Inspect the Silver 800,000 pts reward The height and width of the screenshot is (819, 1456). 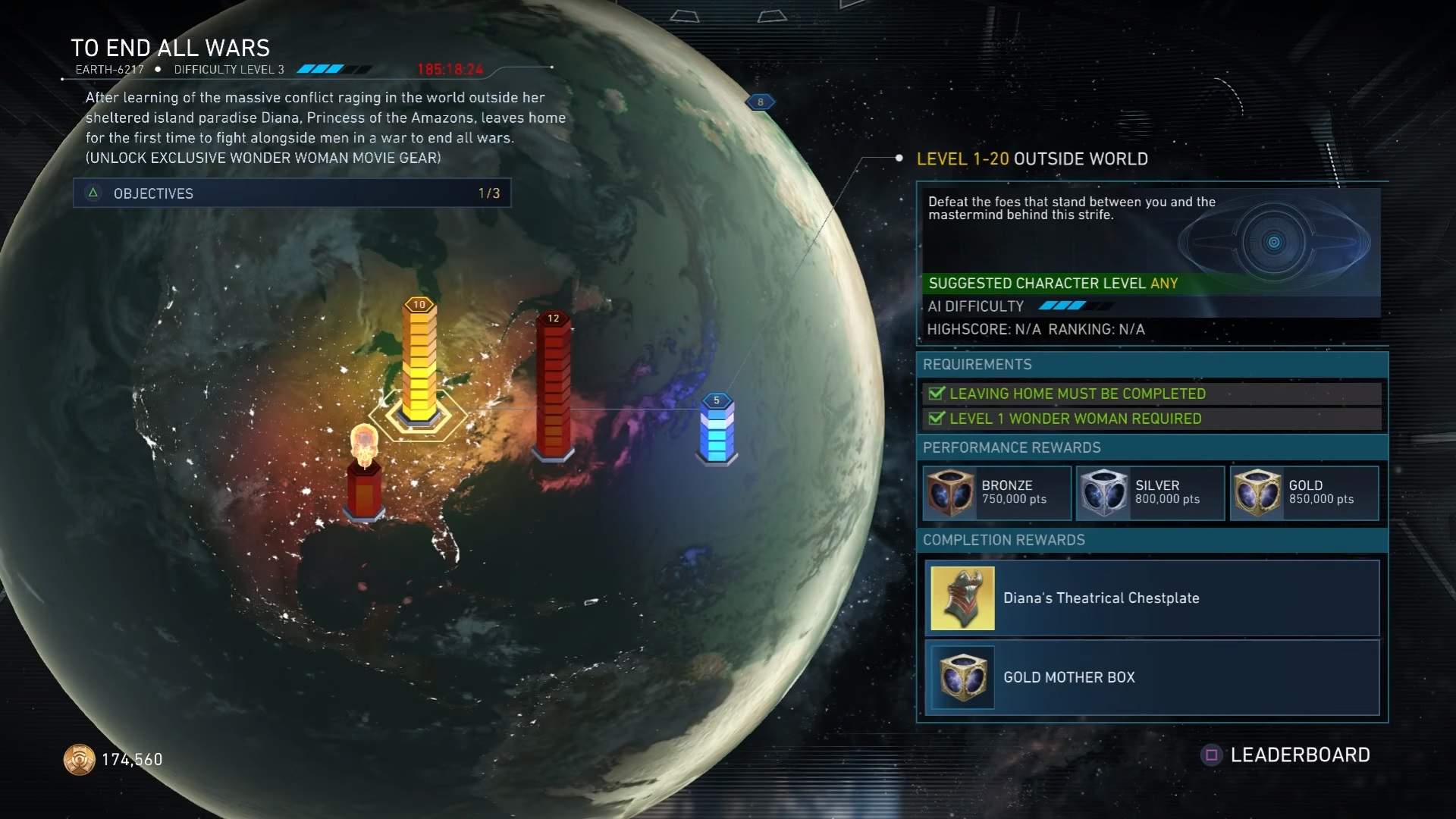coord(1150,493)
